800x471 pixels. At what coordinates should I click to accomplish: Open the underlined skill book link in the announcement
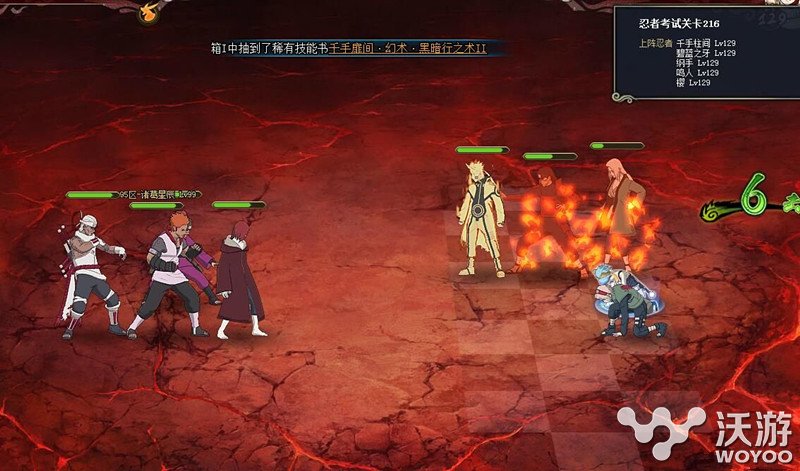coord(407,48)
